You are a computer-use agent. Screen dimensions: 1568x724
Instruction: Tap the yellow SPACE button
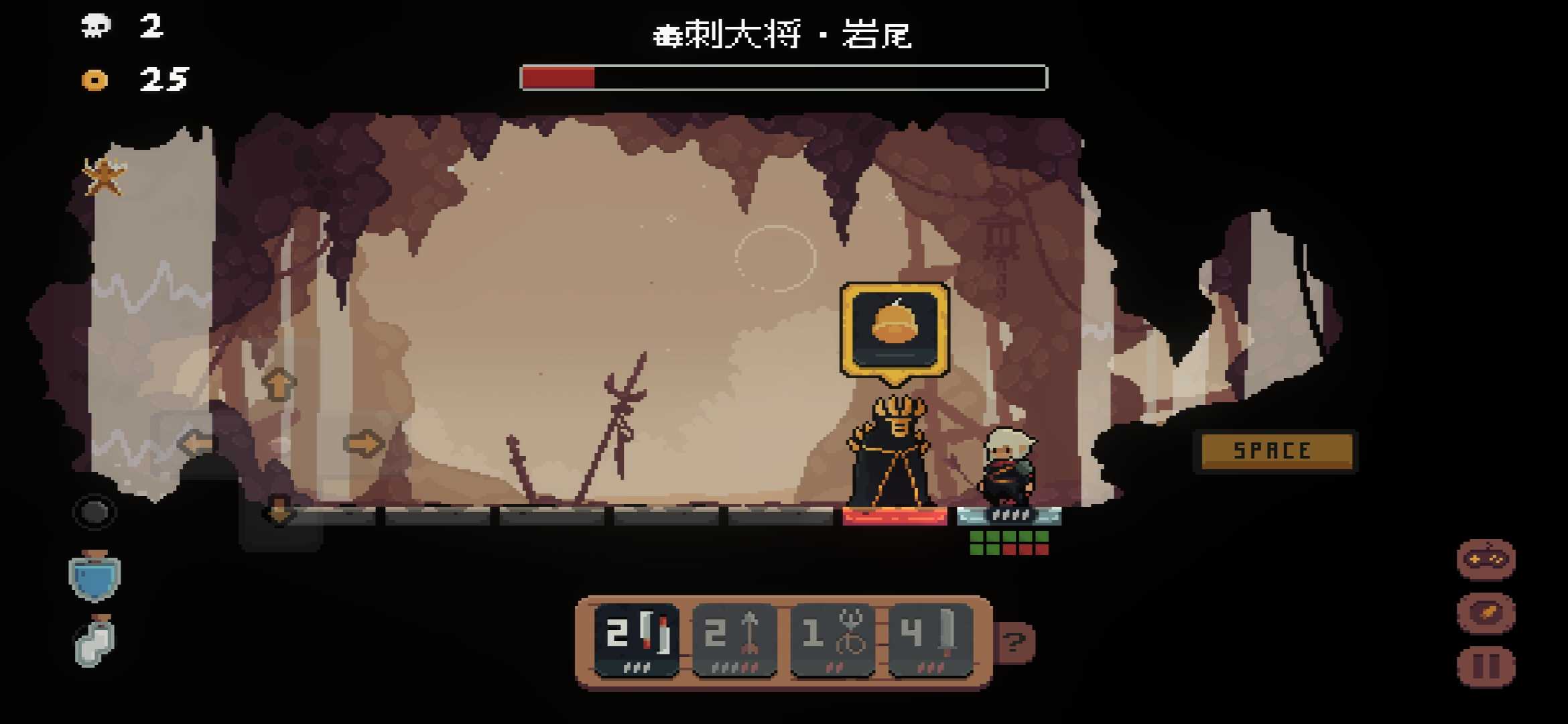(x=1273, y=450)
